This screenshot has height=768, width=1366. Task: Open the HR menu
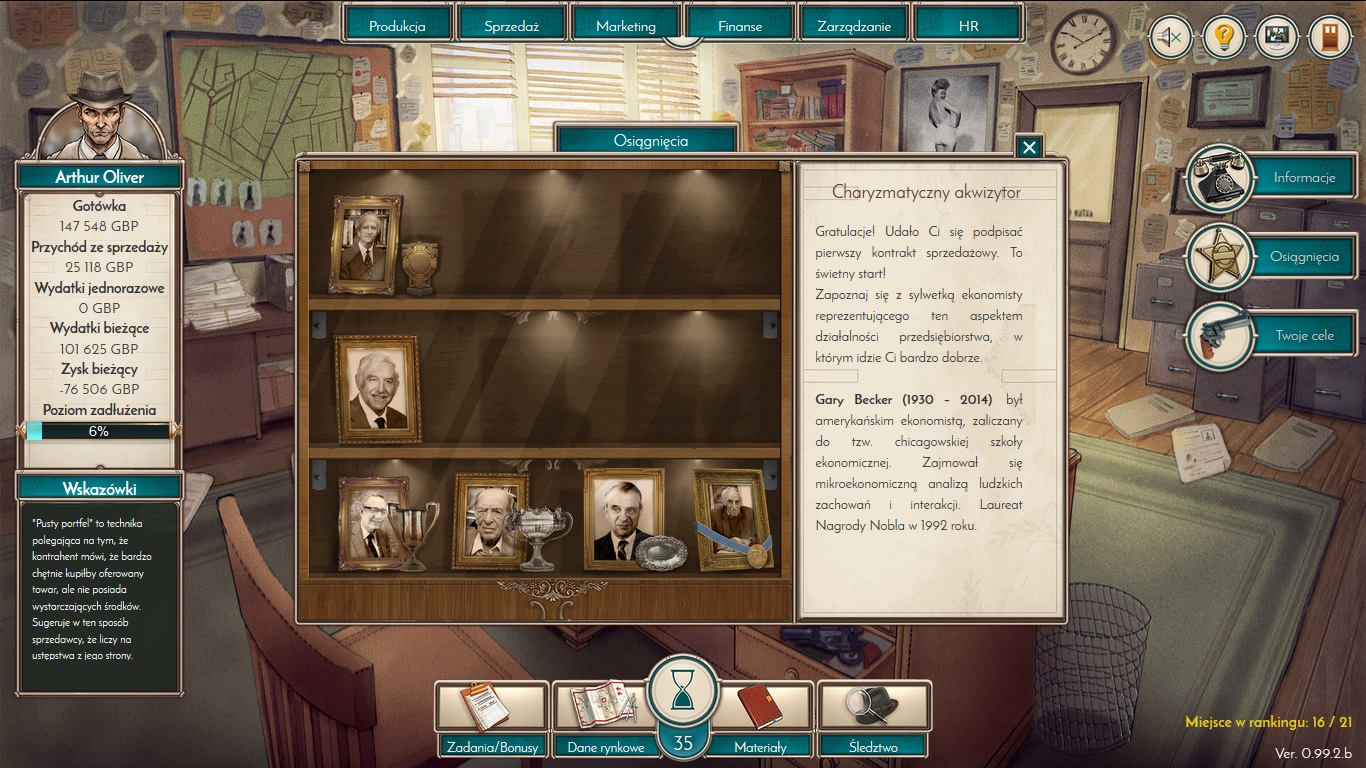[x=968, y=26]
